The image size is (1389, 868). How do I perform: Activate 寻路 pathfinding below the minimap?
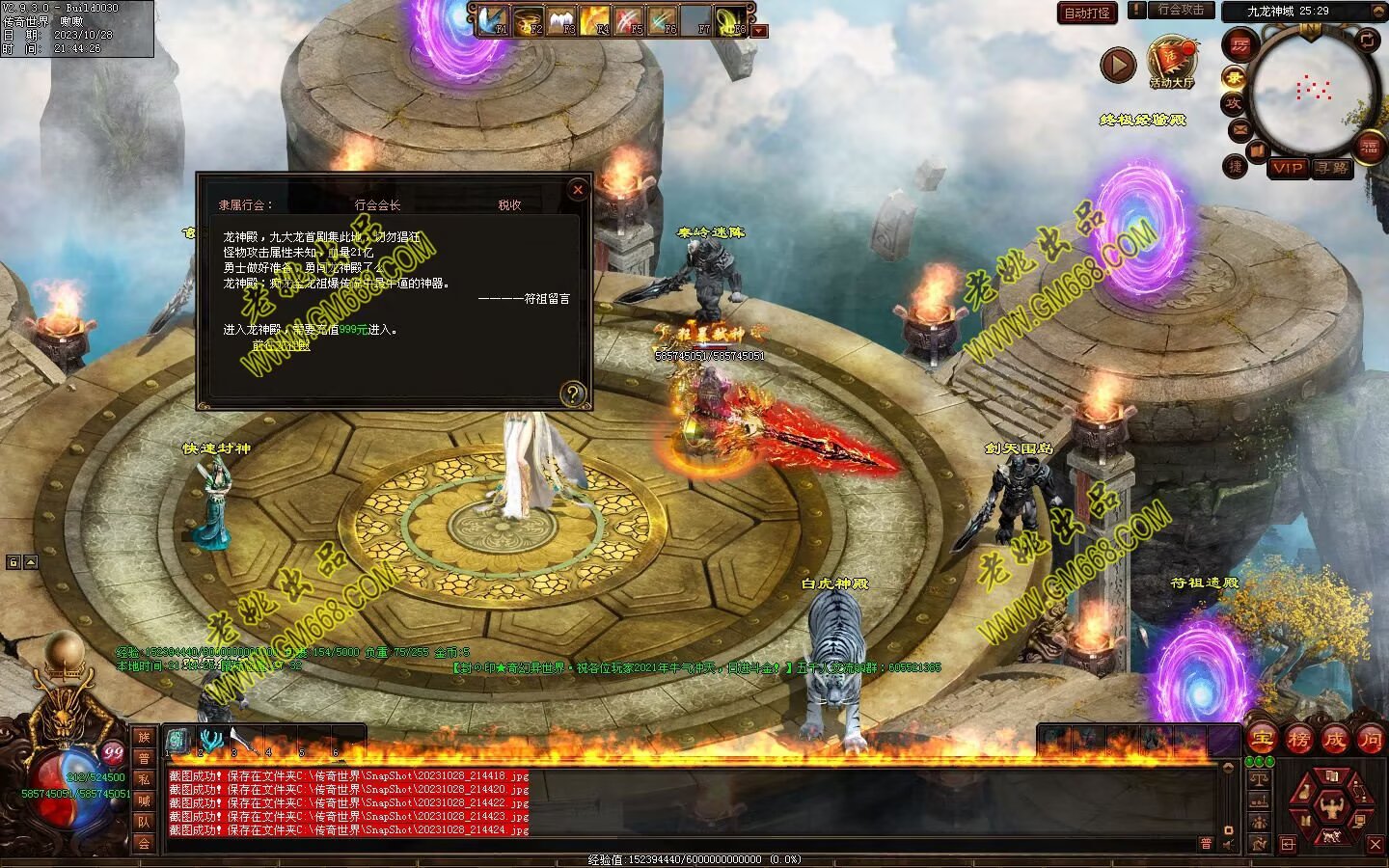tap(1332, 168)
